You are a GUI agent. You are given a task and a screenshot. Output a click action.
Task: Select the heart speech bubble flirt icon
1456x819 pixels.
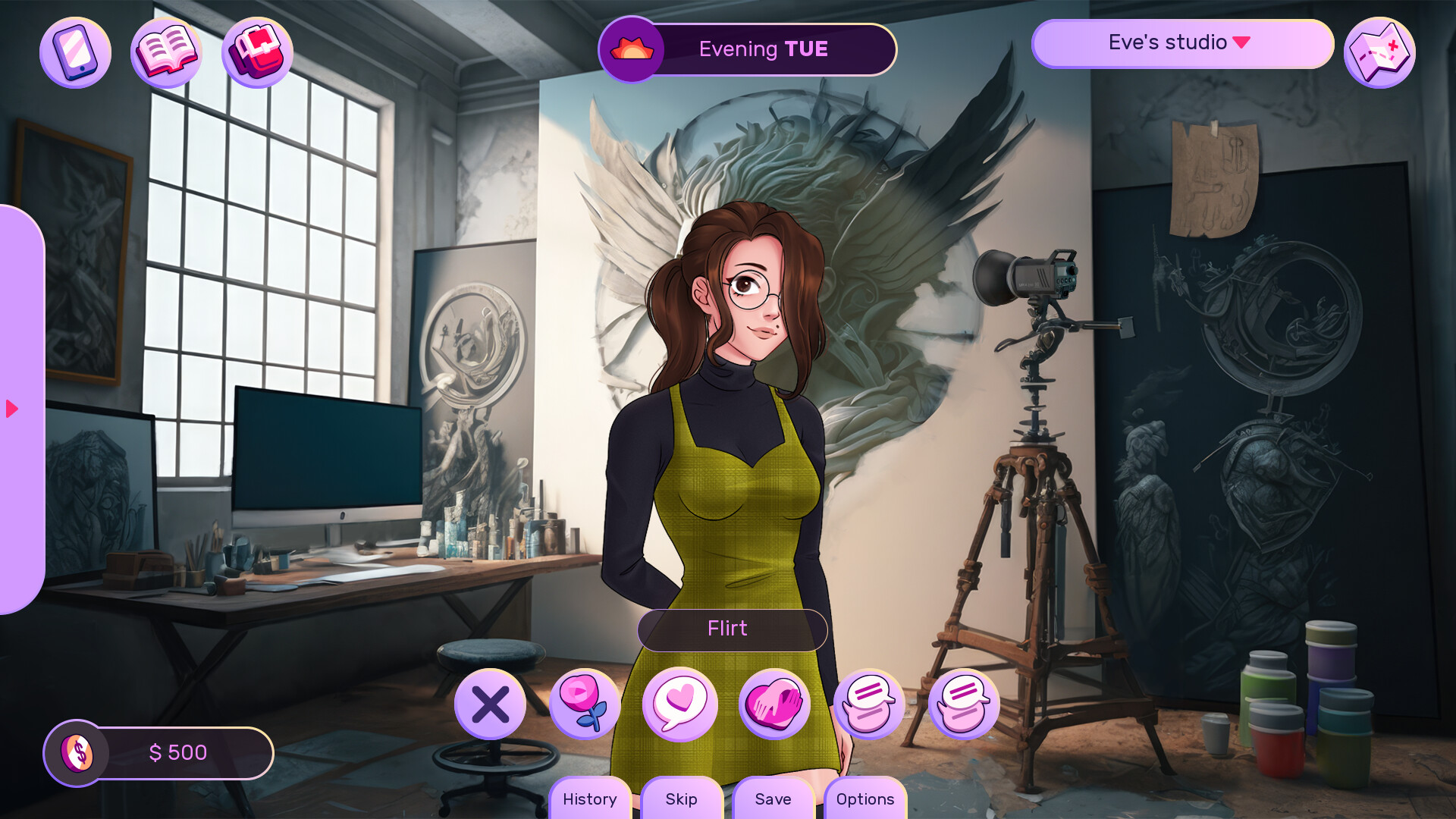[679, 704]
